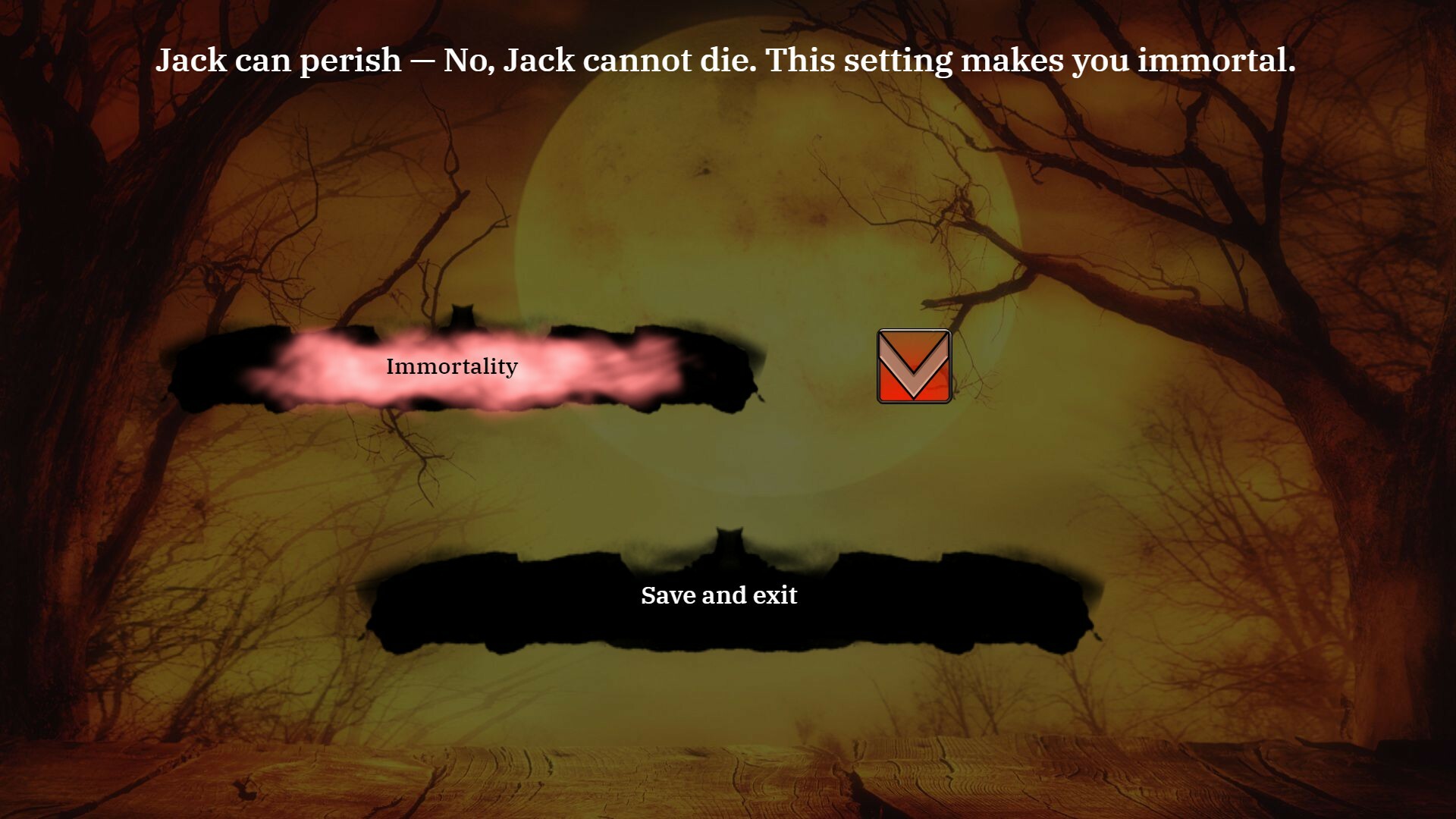
Task: Switch off the highlighted Immortality option
Action: (x=451, y=366)
